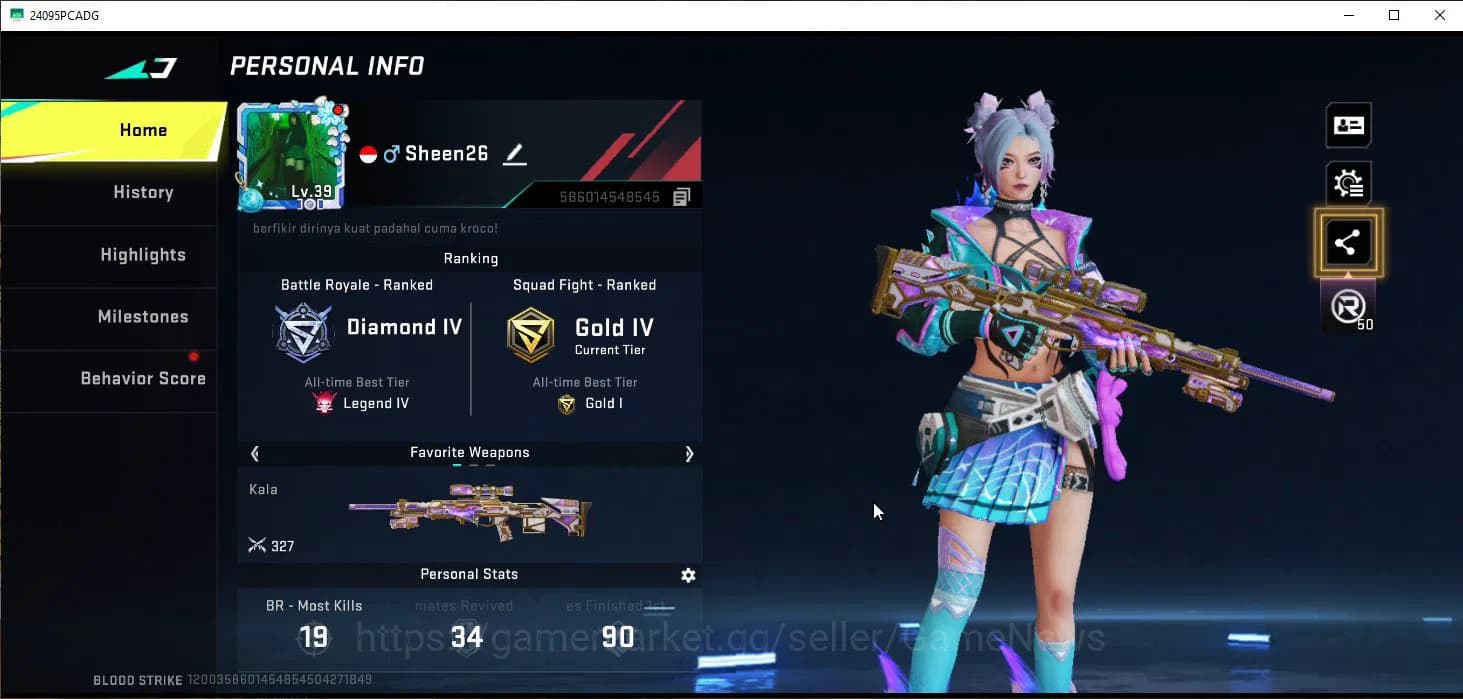Click the Diamond IV Battle Royale rank
The image size is (1463, 699).
pos(368,330)
